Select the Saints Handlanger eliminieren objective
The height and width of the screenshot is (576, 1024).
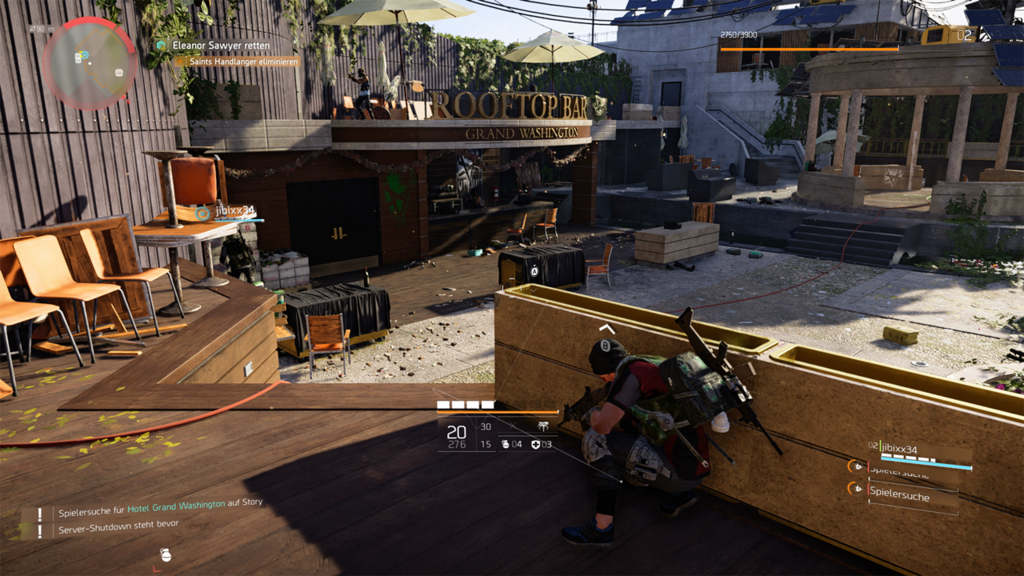pyautogui.click(x=238, y=61)
